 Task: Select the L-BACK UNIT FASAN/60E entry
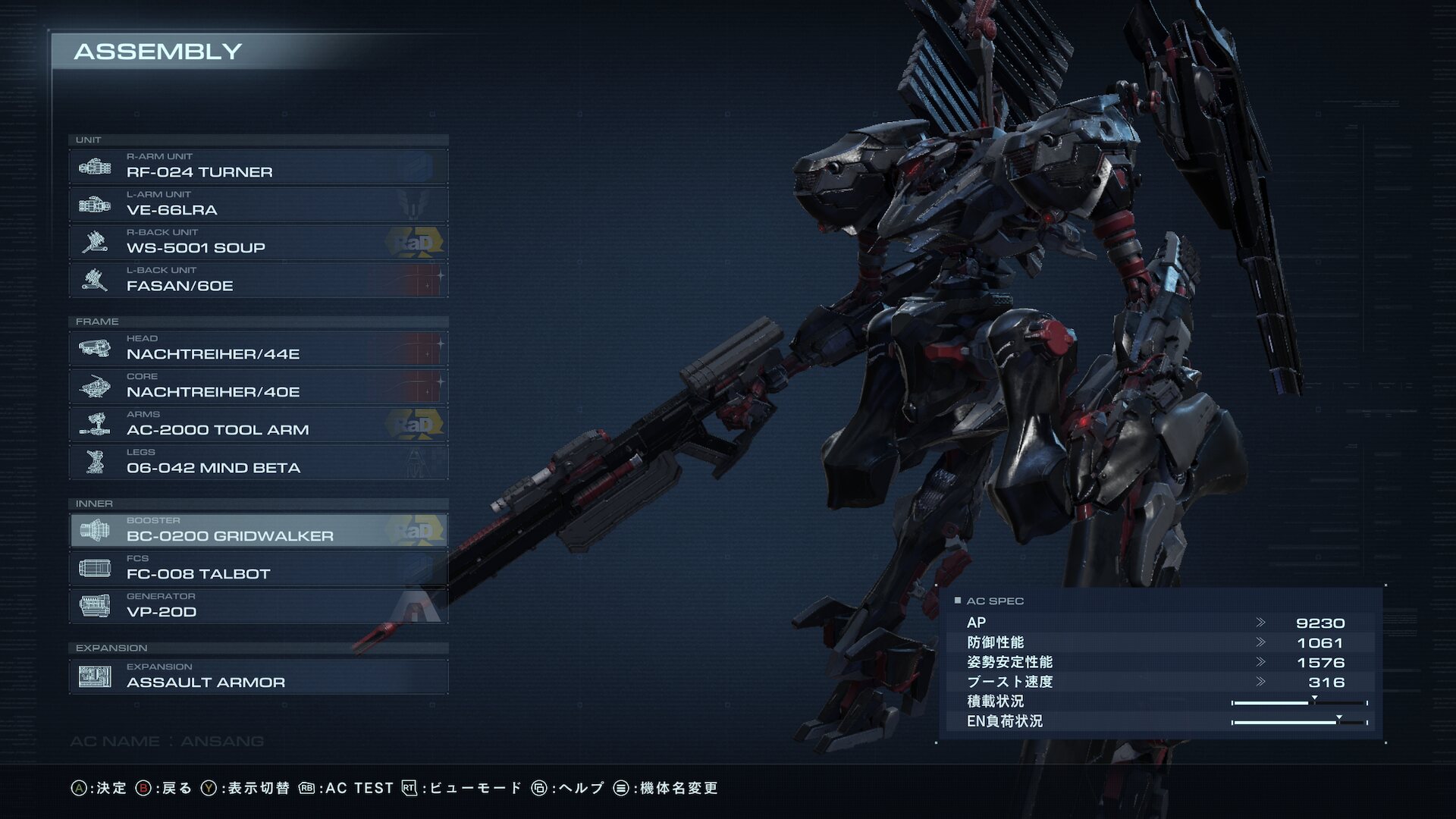pyautogui.click(x=258, y=280)
